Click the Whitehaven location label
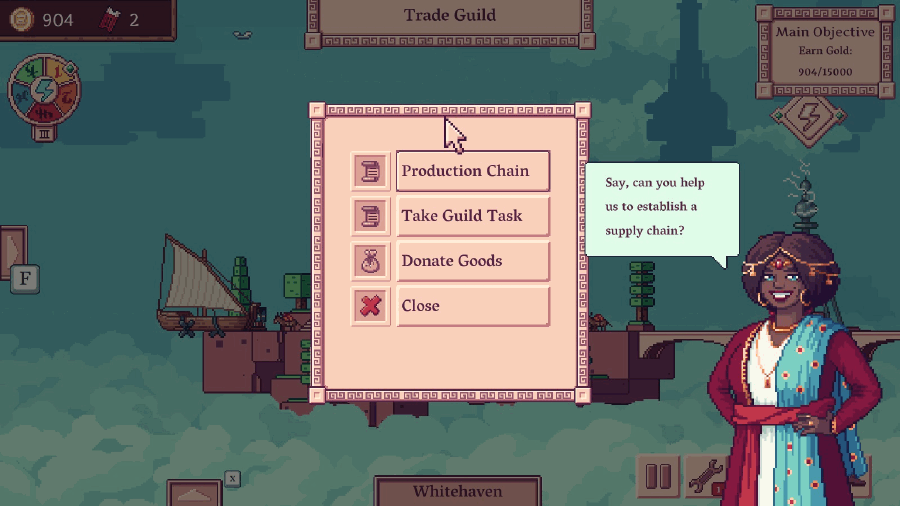 (x=457, y=491)
